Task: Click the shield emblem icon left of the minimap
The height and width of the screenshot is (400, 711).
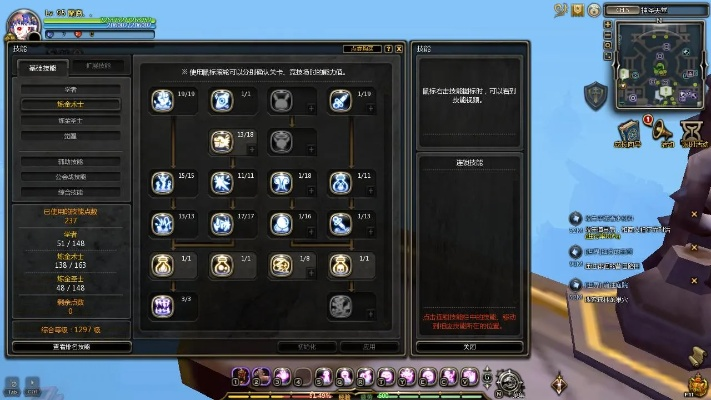Action: pyautogui.click(x=594, y=95)
